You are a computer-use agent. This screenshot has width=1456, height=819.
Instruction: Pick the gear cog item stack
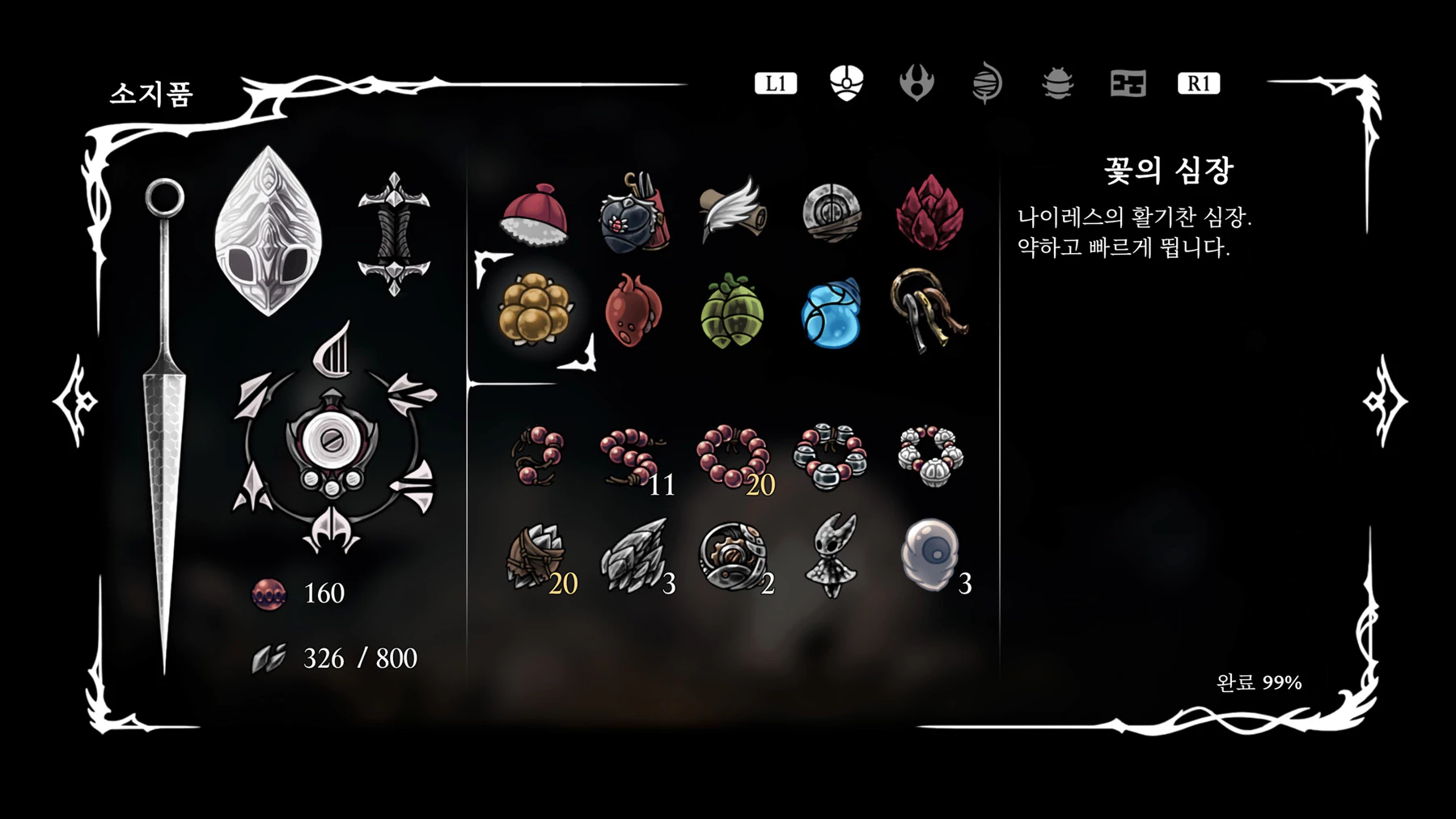click(732, 556)
